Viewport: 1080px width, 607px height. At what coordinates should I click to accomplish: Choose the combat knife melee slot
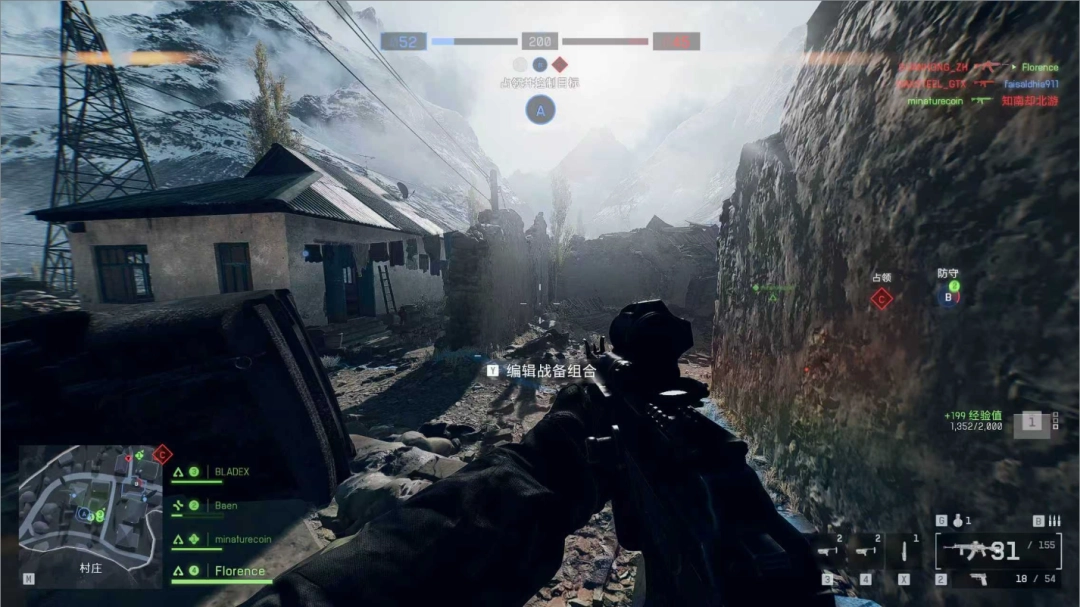905,550
